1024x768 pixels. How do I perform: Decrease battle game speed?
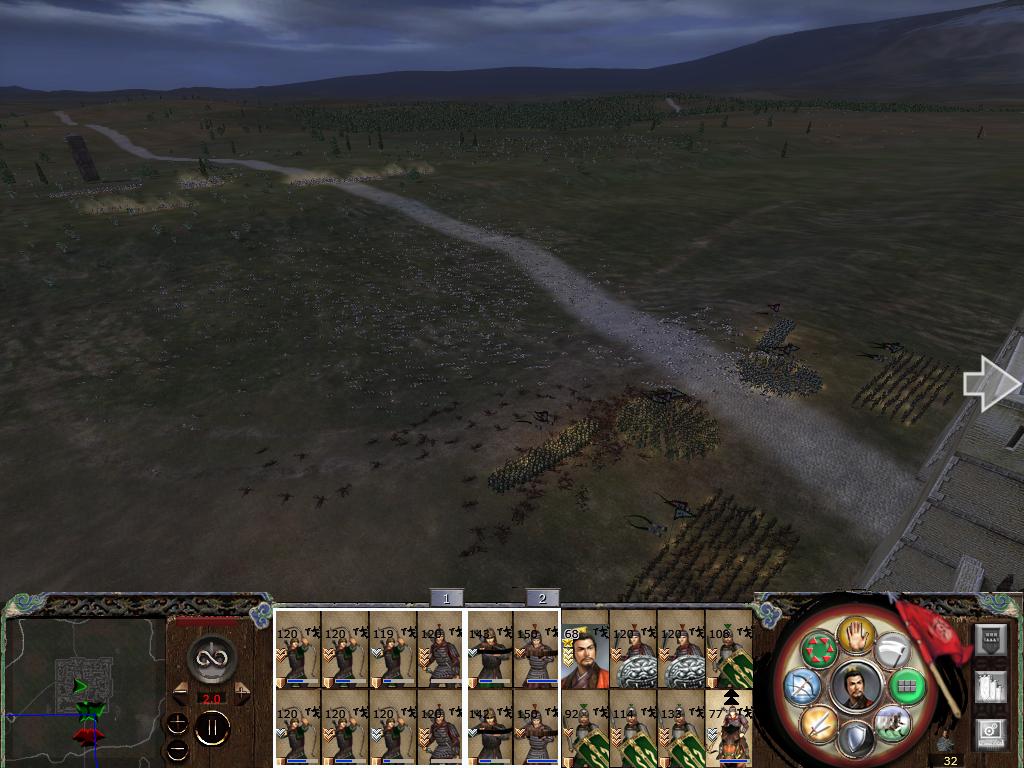[x=181, y=693]
